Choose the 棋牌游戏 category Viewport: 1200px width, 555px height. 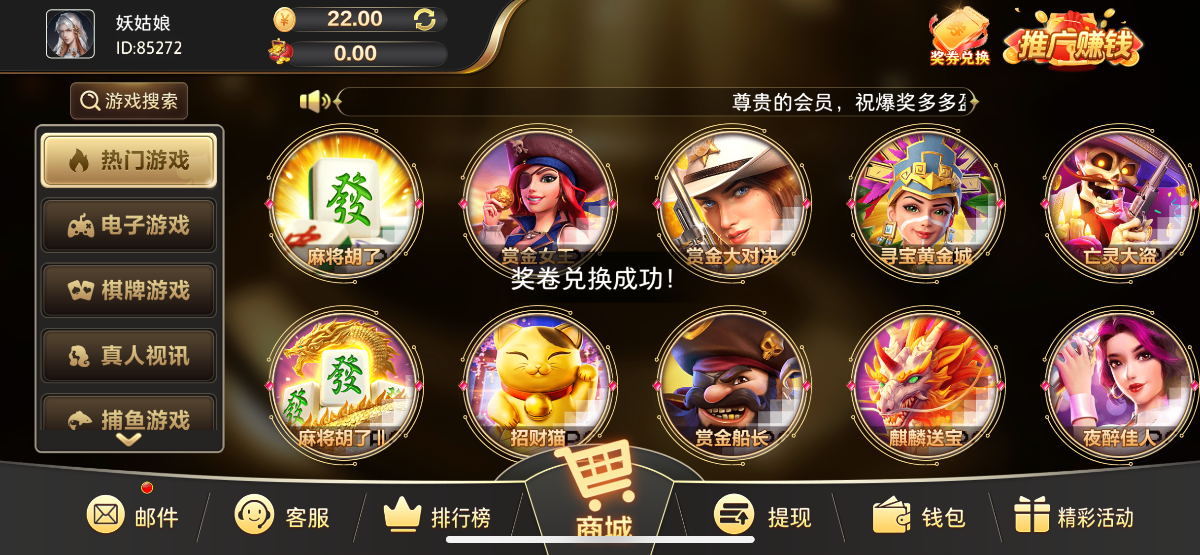pyautogui.click(x=129, y=290)
